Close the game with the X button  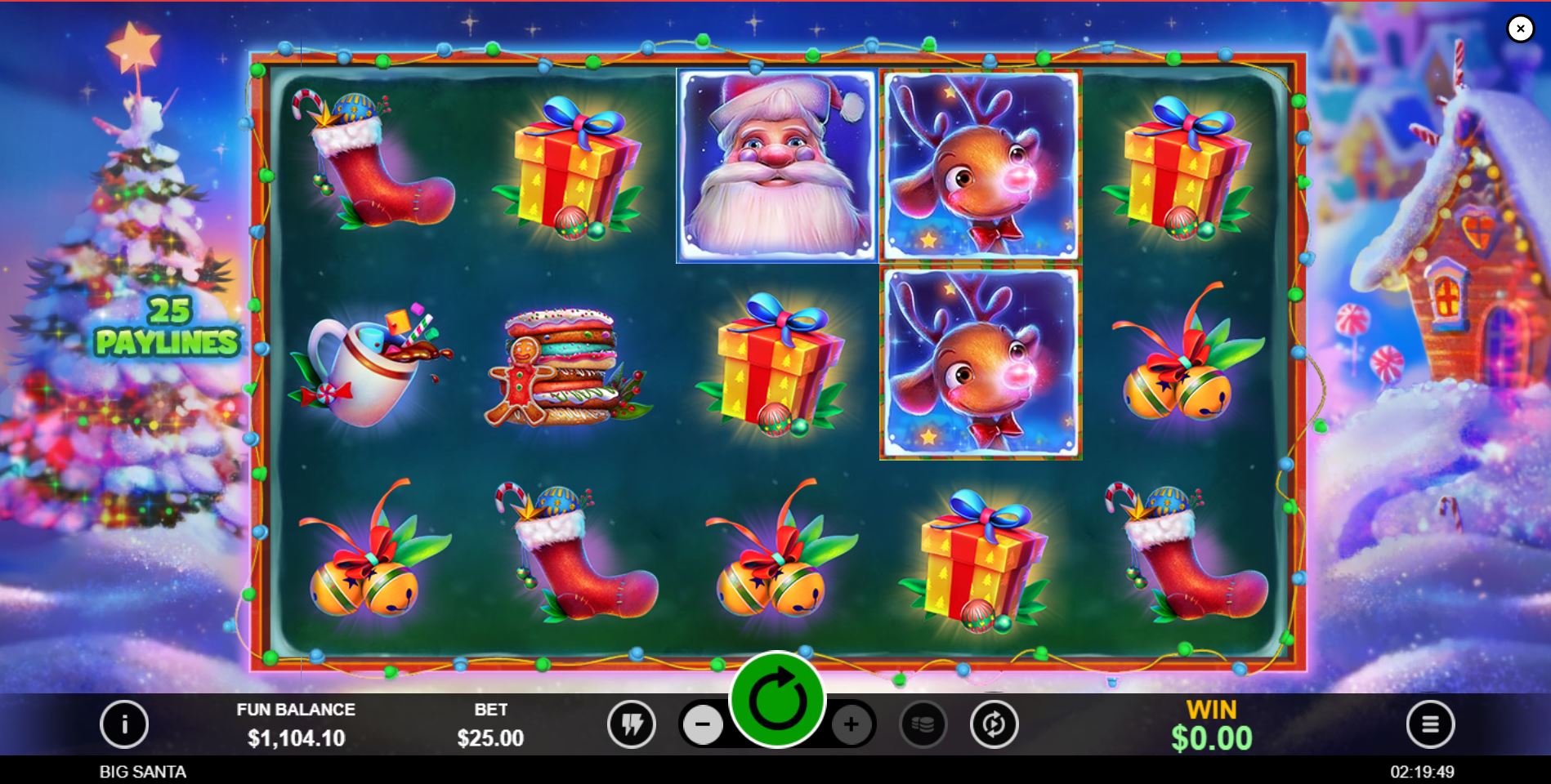coord(1520,28)
